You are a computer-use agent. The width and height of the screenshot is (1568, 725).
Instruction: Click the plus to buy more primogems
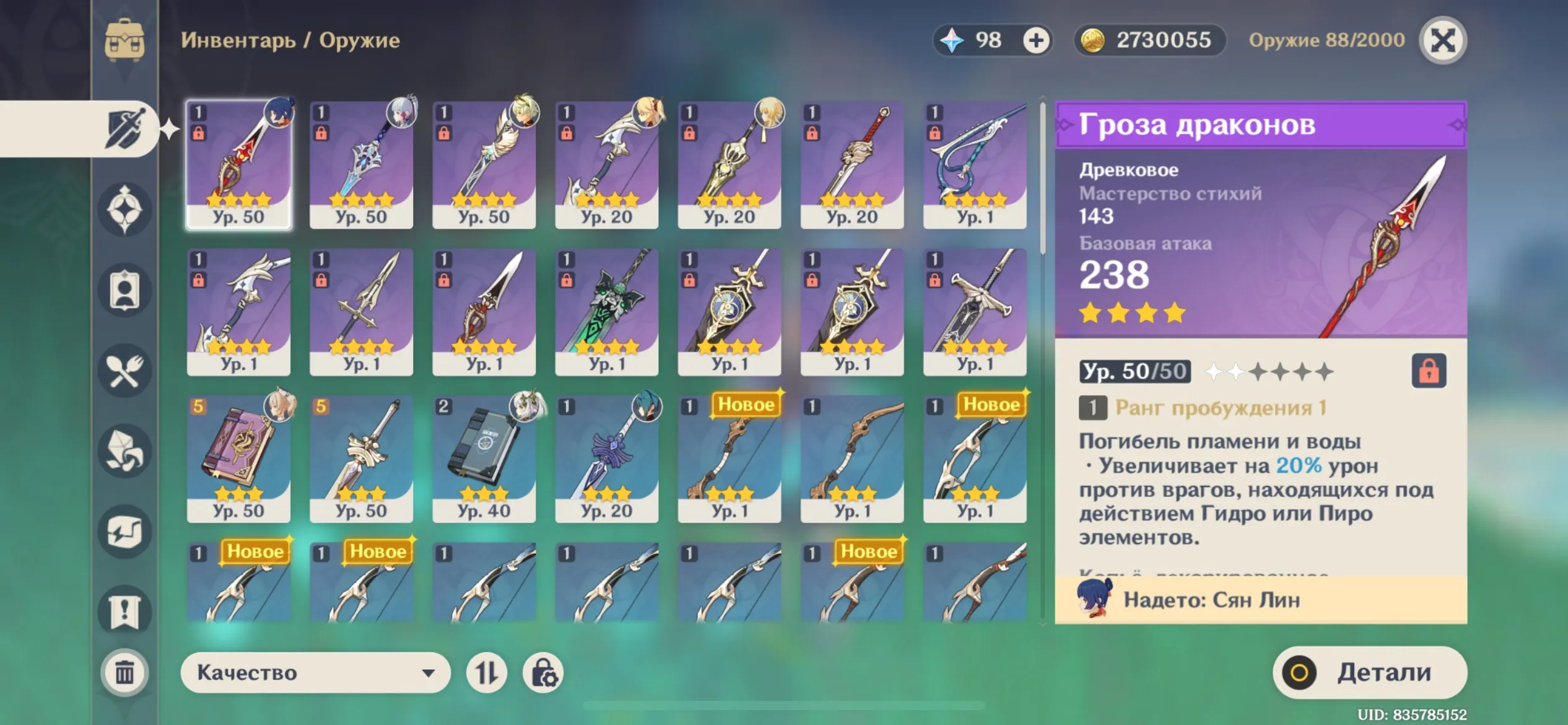(x=1037, y=40)
